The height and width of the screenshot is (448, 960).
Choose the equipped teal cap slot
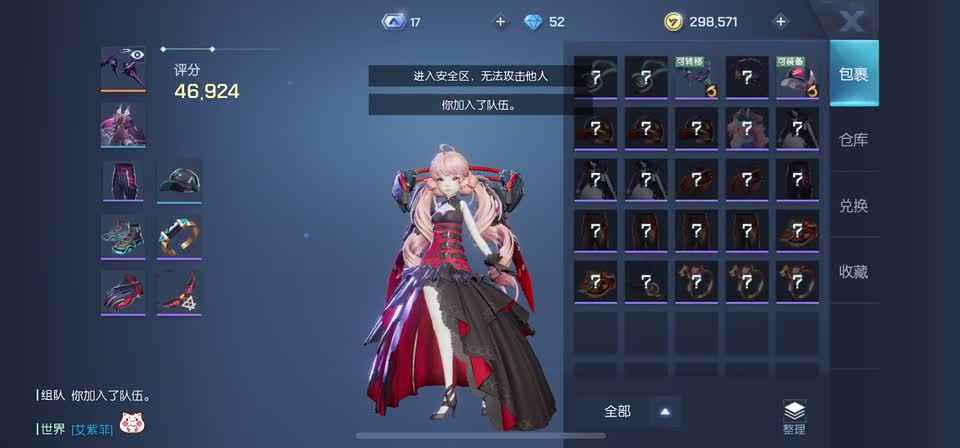click(x=180, y=181)
